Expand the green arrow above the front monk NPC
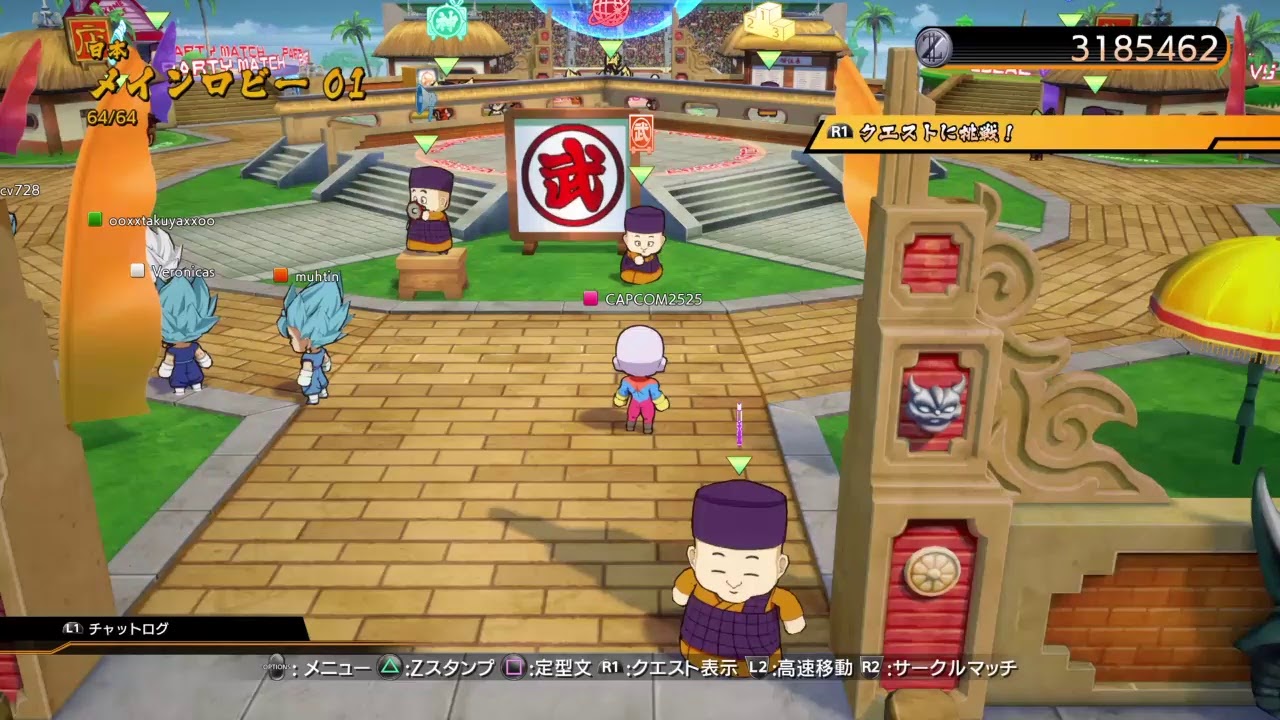Image resolution: width=1280 pixels, height=720 pixels. 737,463
